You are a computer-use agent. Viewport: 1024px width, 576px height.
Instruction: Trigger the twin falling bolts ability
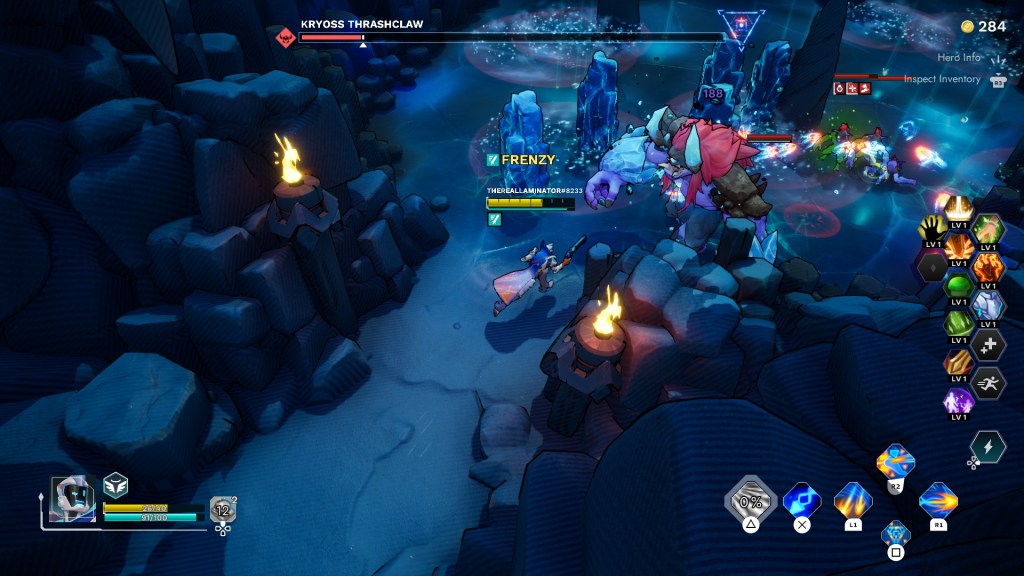(853, 500)
